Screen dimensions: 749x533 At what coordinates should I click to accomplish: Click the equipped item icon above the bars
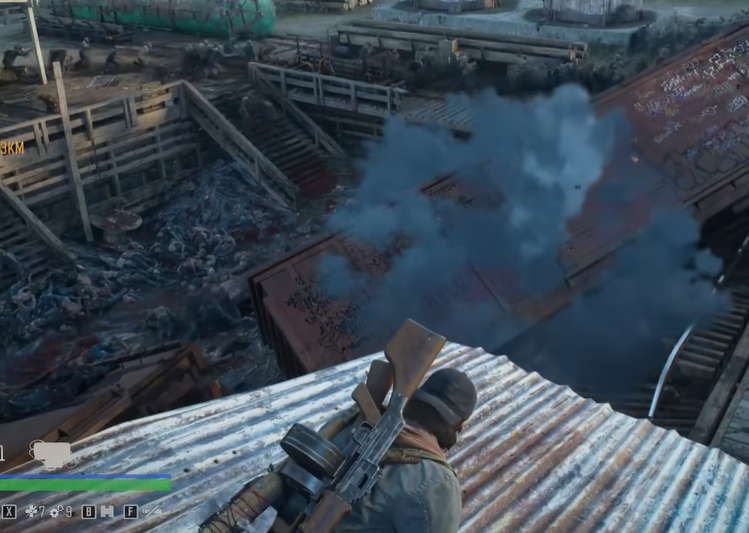(52, 454)
